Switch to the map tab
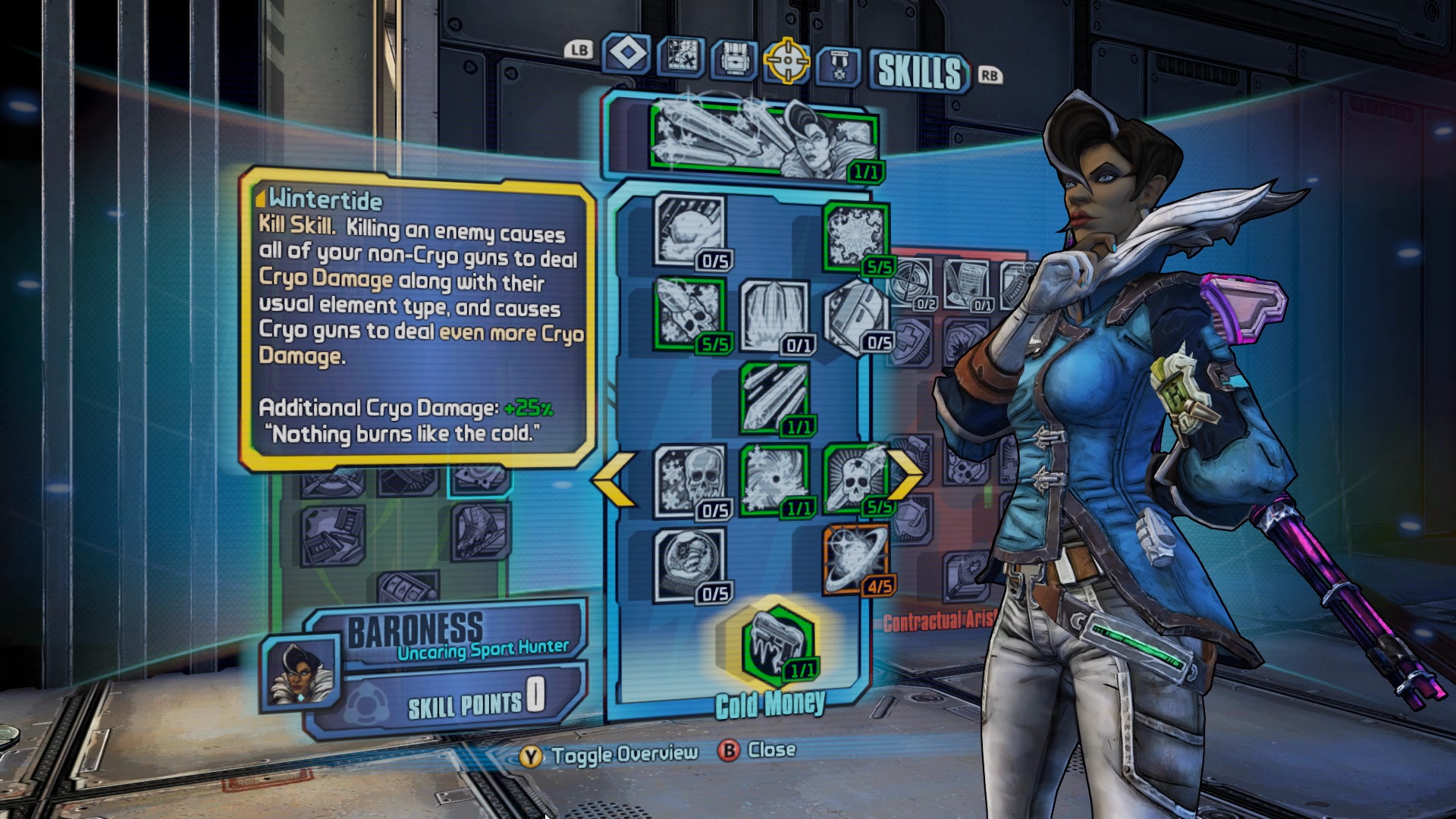This screenshot has height=819, width=1456. click(680, 58)
